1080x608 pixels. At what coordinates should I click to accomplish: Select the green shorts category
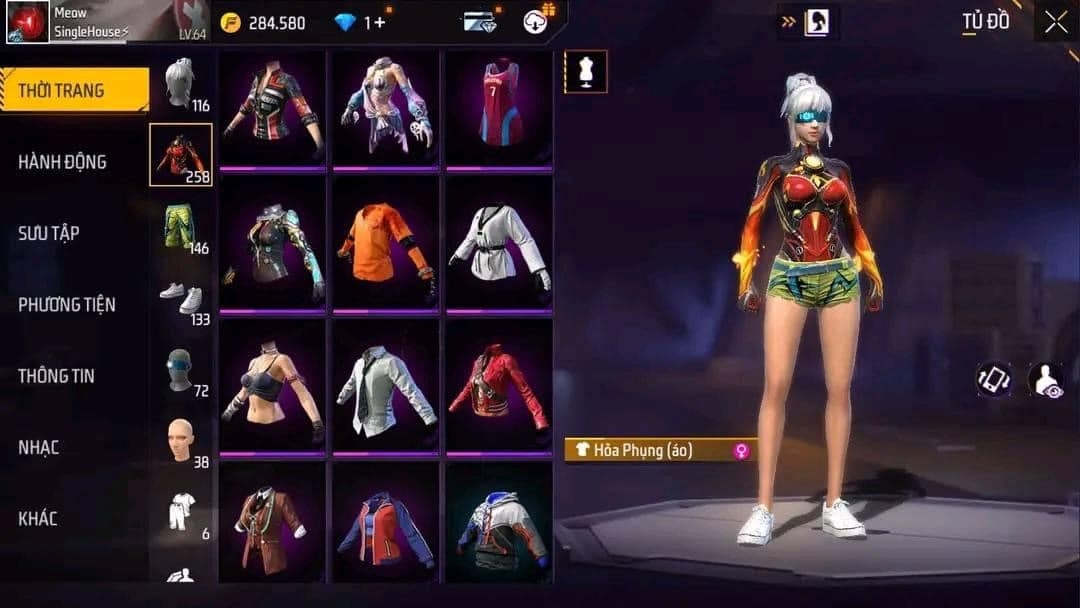pos(181,227)
